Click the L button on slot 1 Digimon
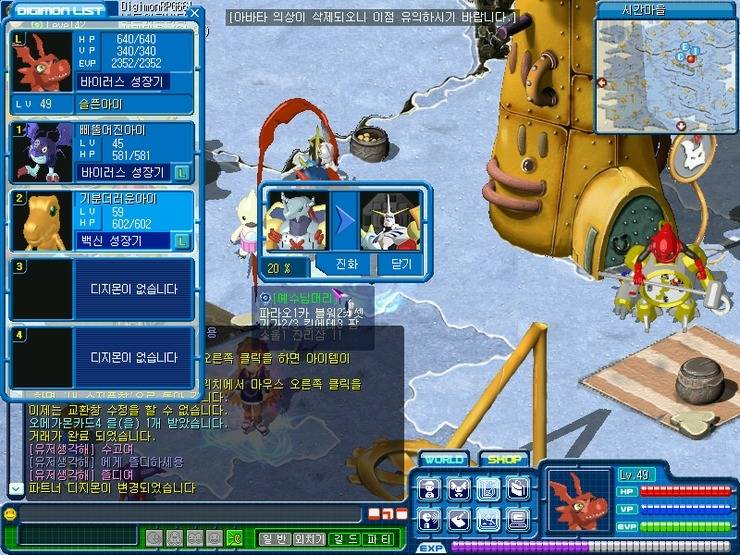This screenshot has height=555, width=740. click(182, 172)
